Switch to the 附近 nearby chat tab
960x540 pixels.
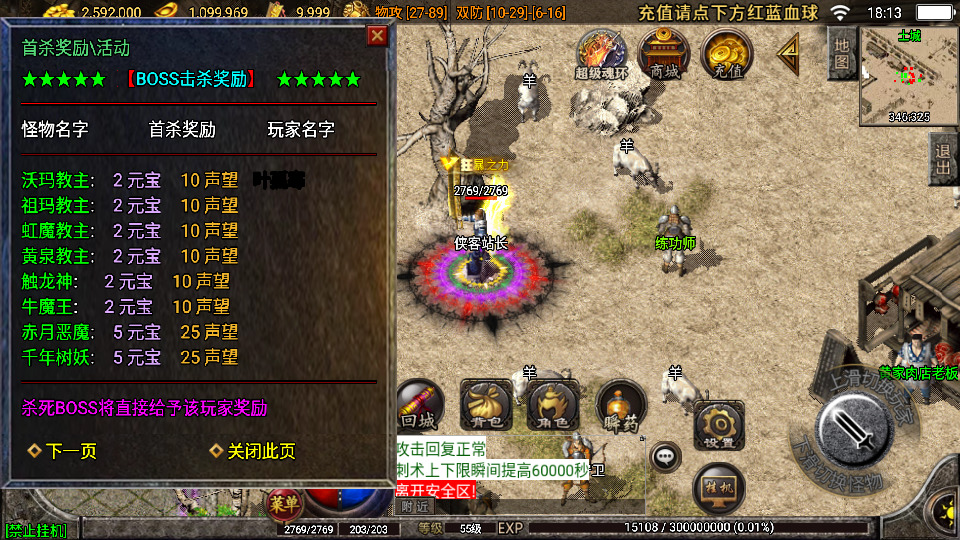[409, 506]
